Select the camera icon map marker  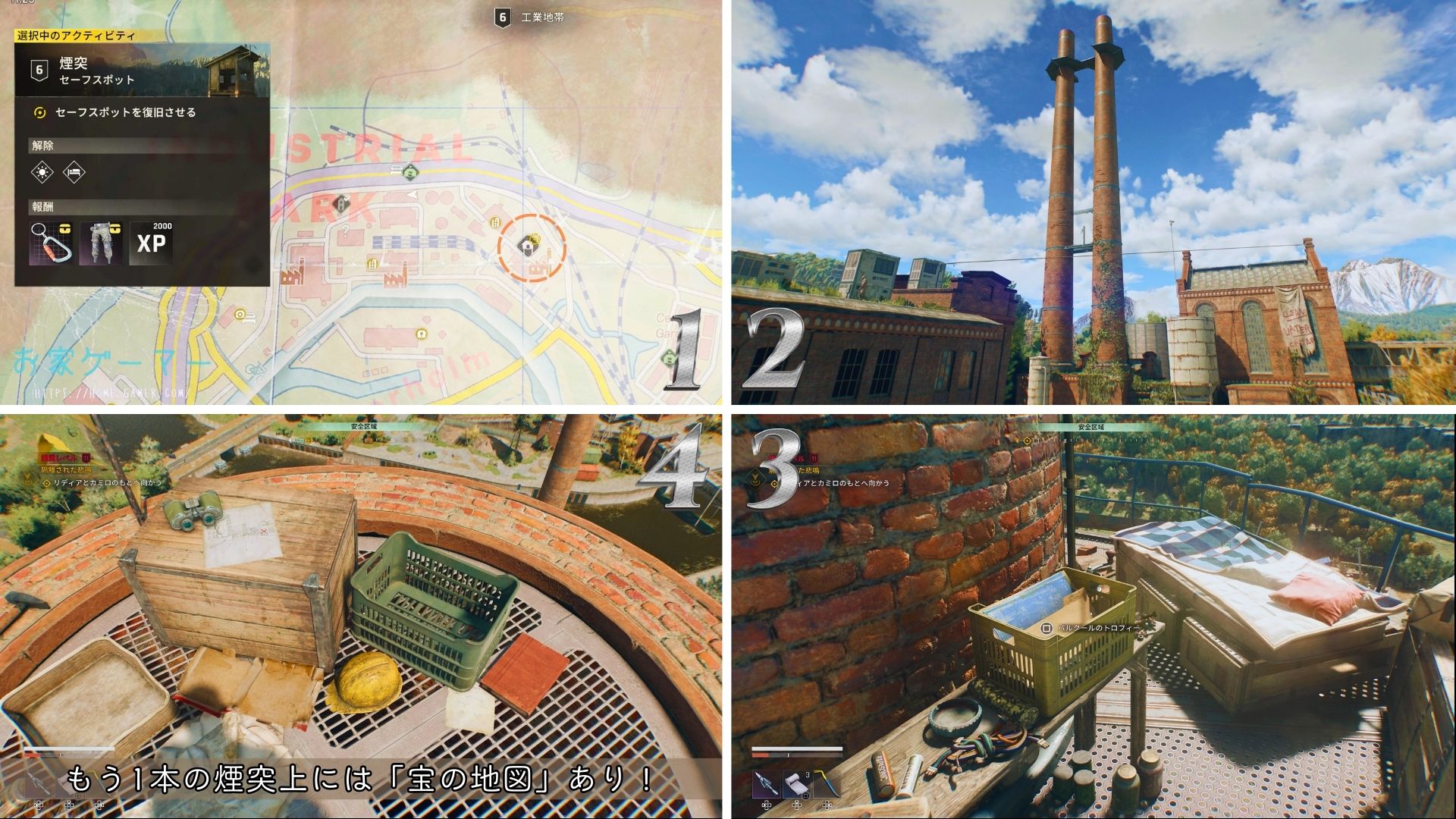pos(241,314)
